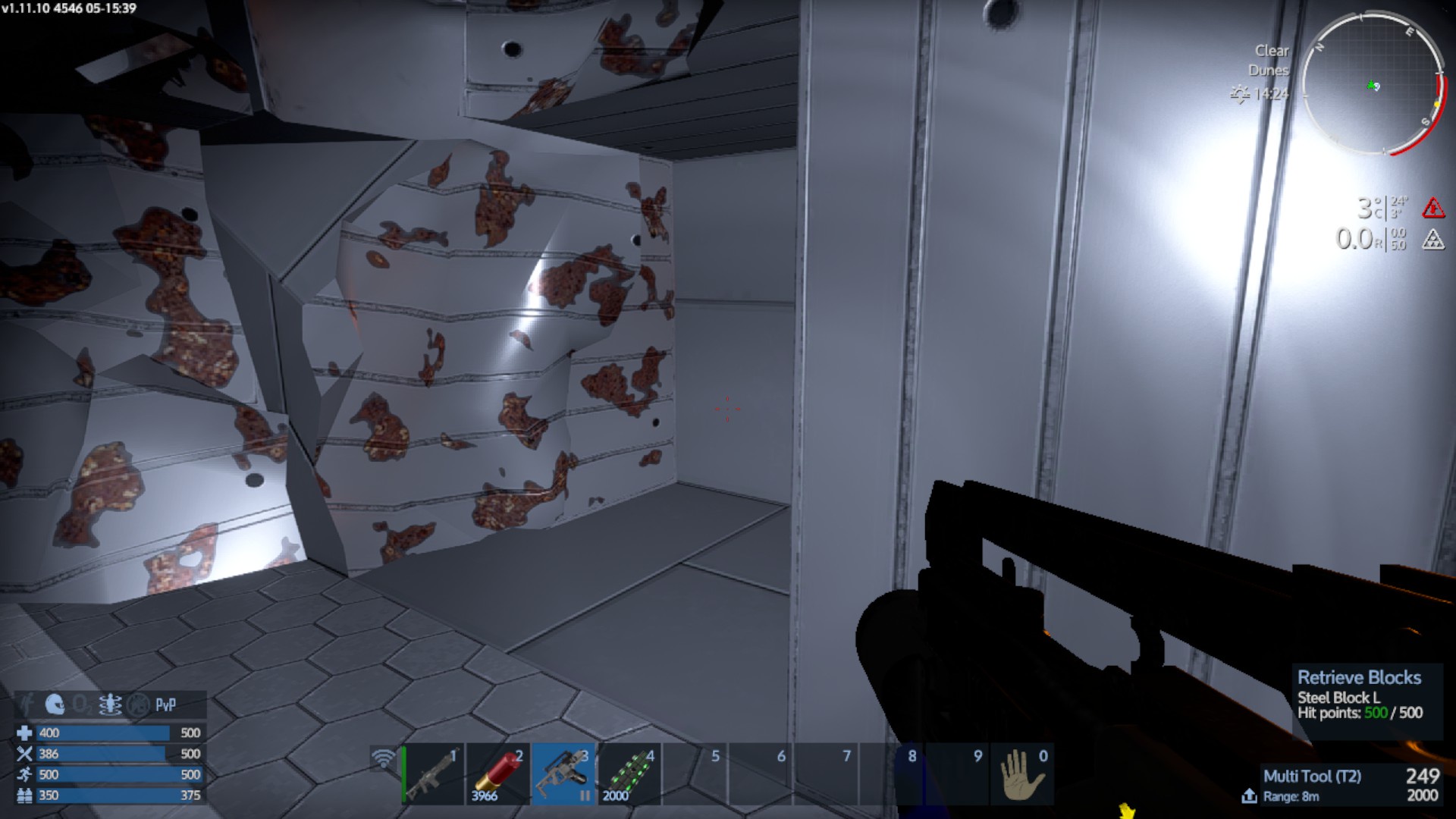Select the assault rifle in hotbar slot 1
The width and height of the screenshot is (1456, 819).
(433, 774)
